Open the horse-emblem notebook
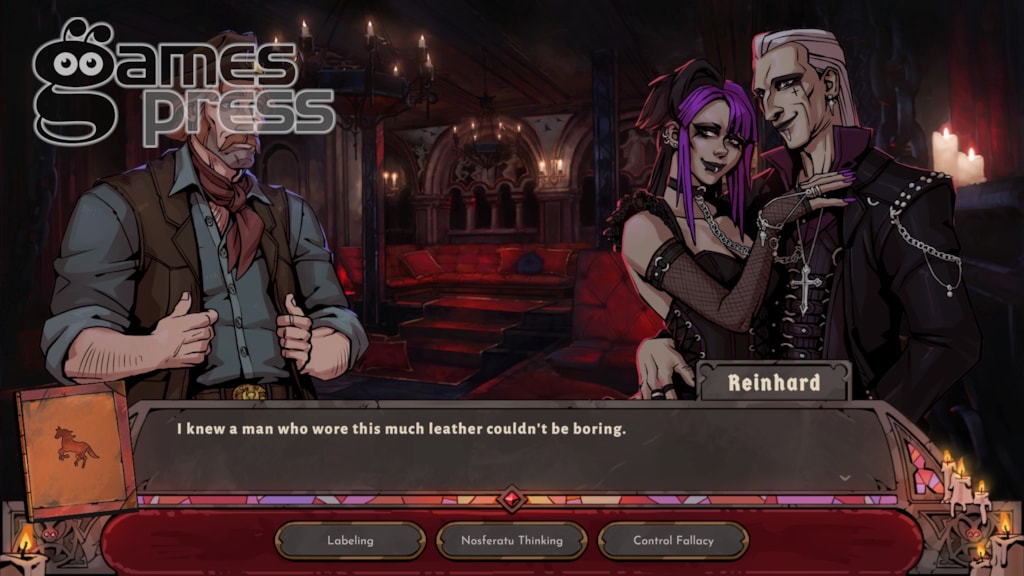The height and width of the screenshot is (576, 1024). pos(76,448)
